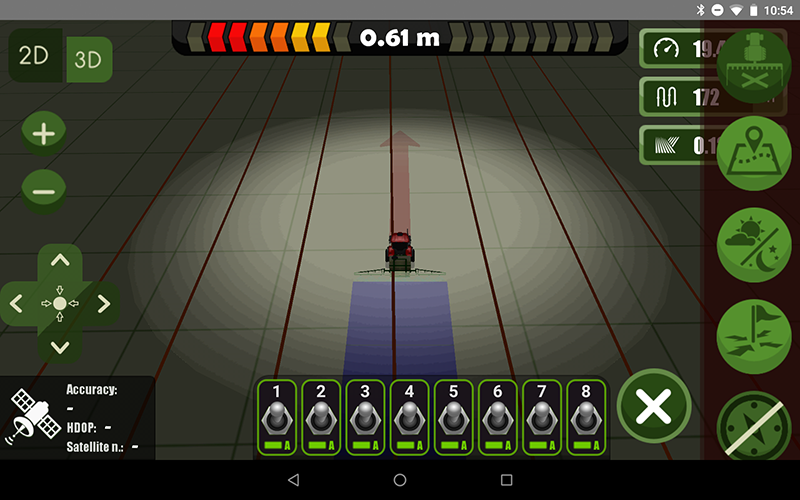The image size is (800, 500).
Task: Switch to the 2D view
Action: (x=35, y=56)
